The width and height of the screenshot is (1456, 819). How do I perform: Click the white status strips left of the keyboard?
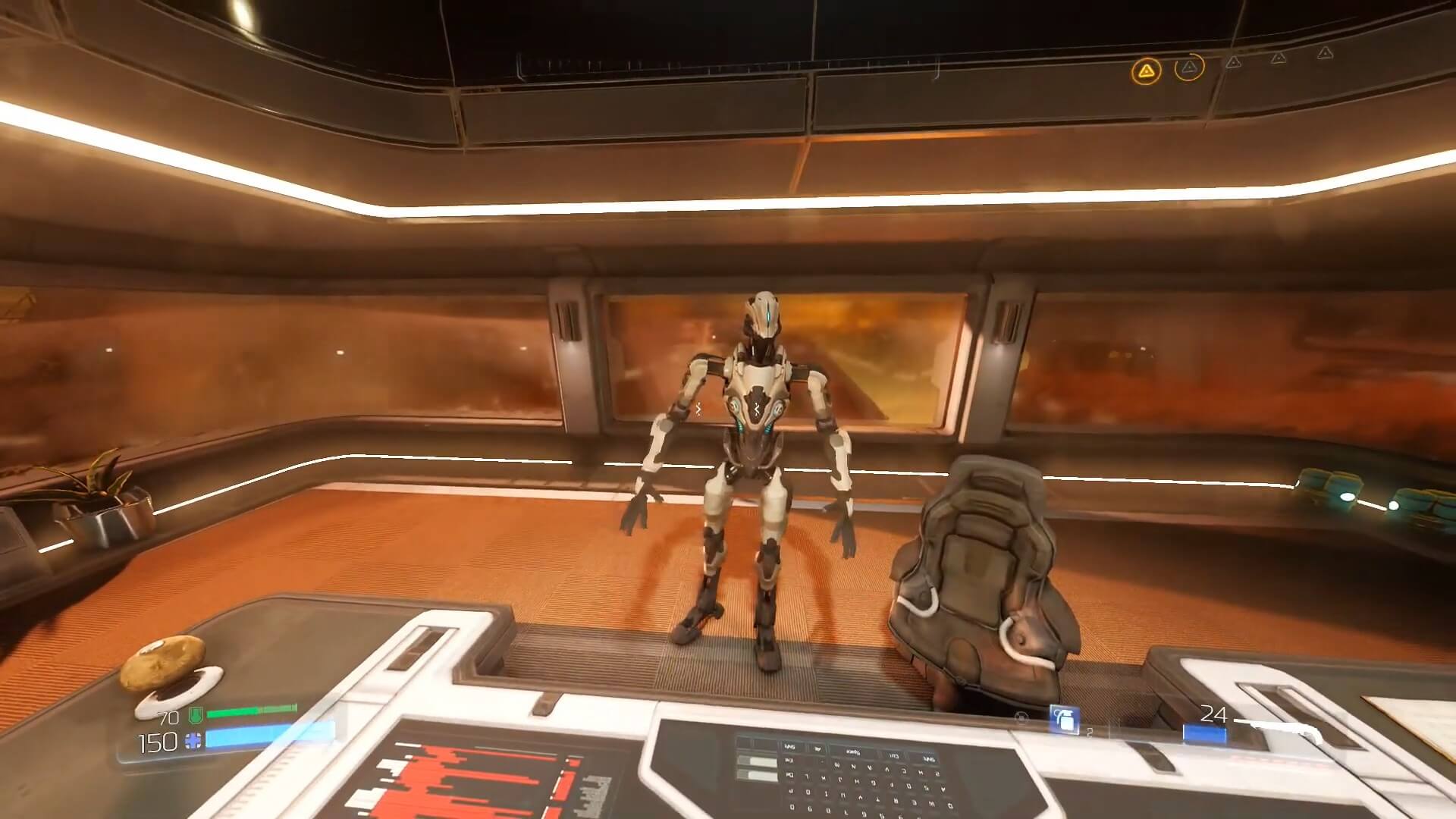pyautogui.click(x=756, y=768)
